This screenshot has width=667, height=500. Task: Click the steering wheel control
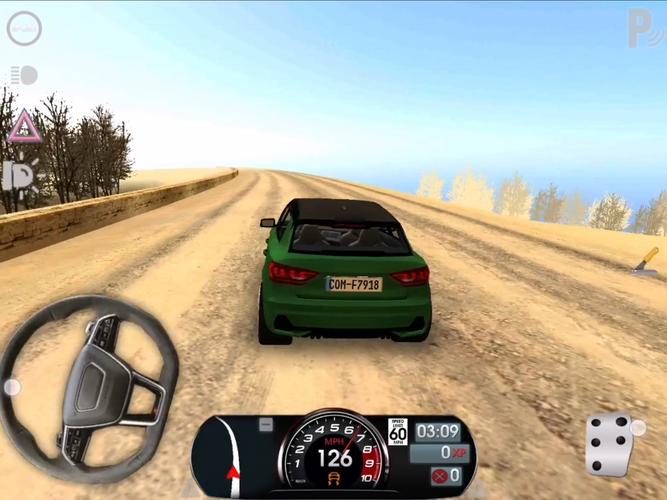(91, 384)
